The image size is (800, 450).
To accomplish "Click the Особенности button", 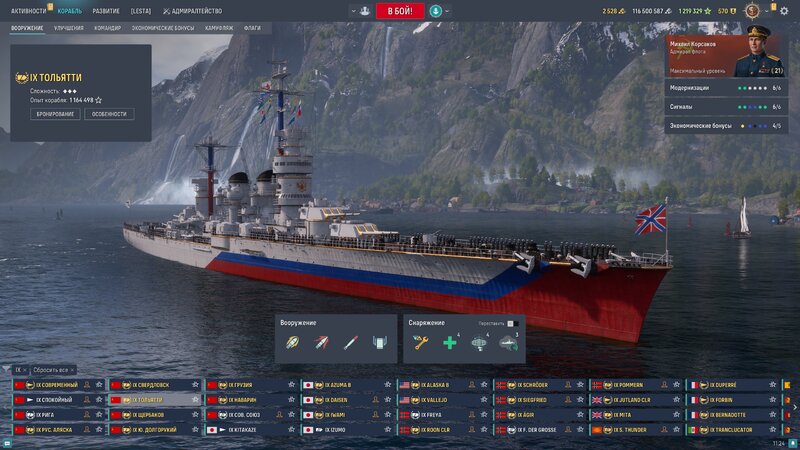I will pyautogui.click(x=110, y=114).
